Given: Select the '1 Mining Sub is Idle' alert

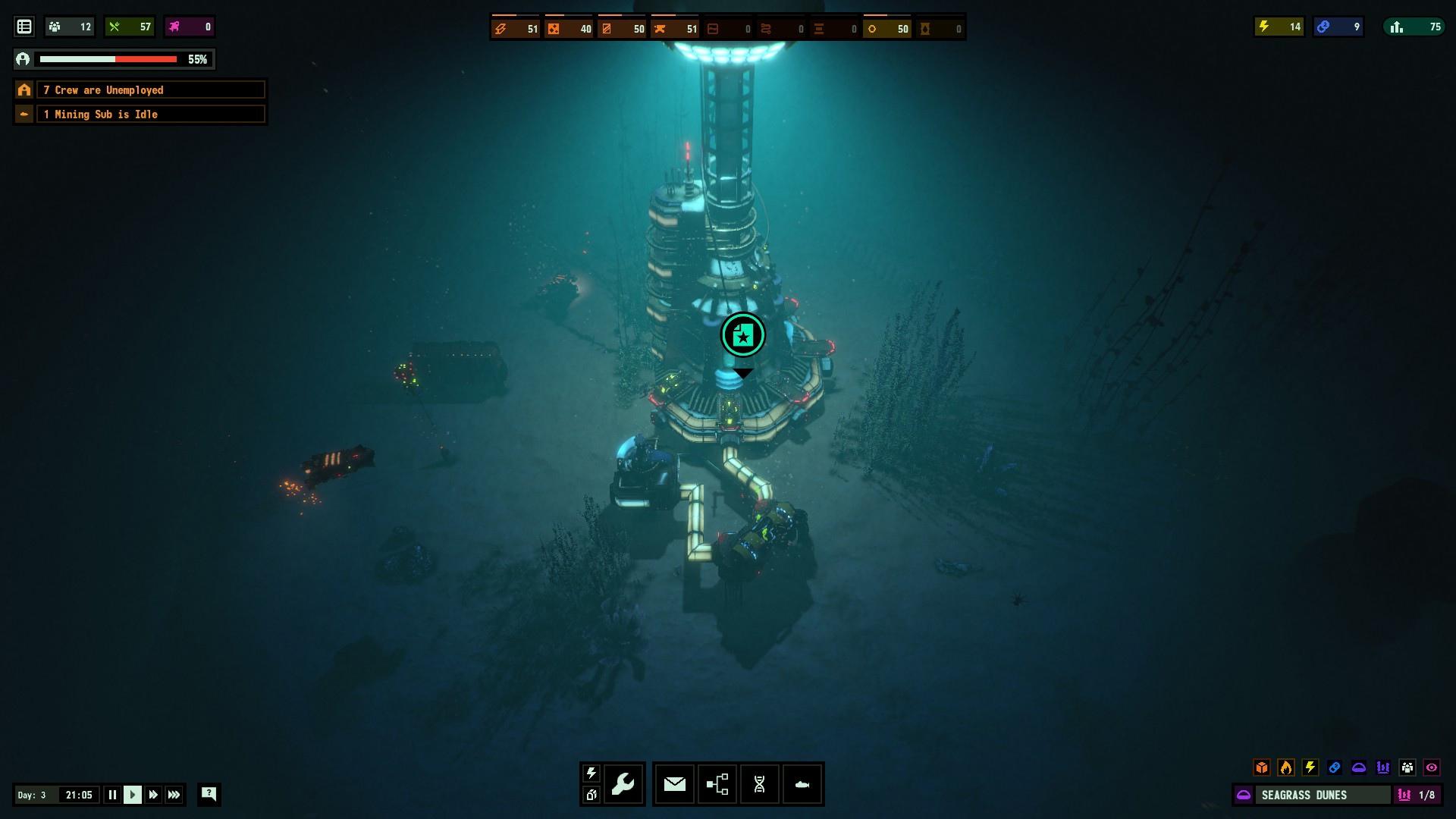Looking at the screenshot, I should point(150,115).
